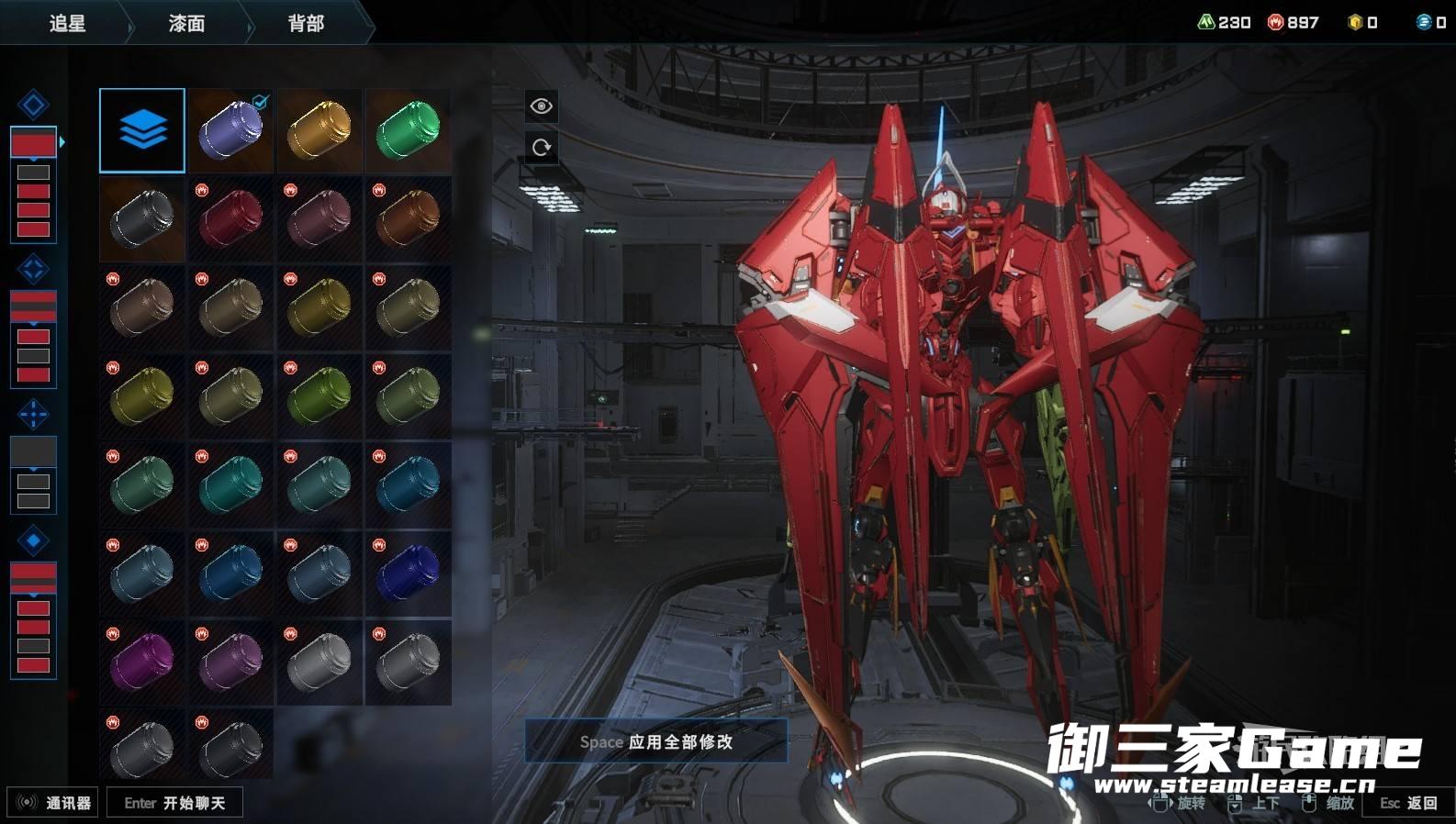1456x824 pixels.
Task: Select the 背部 back tab
Action: (306, 23)
